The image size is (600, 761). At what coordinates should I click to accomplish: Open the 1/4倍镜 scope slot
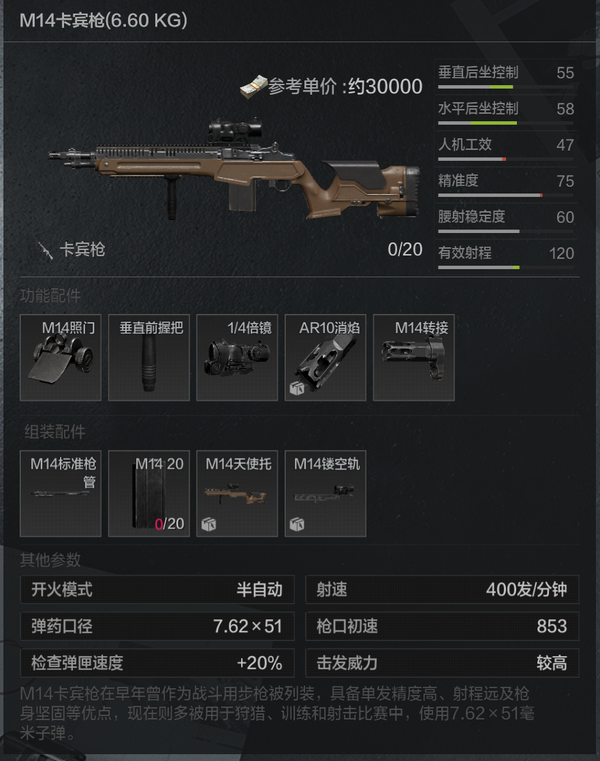tap(237, 358)
